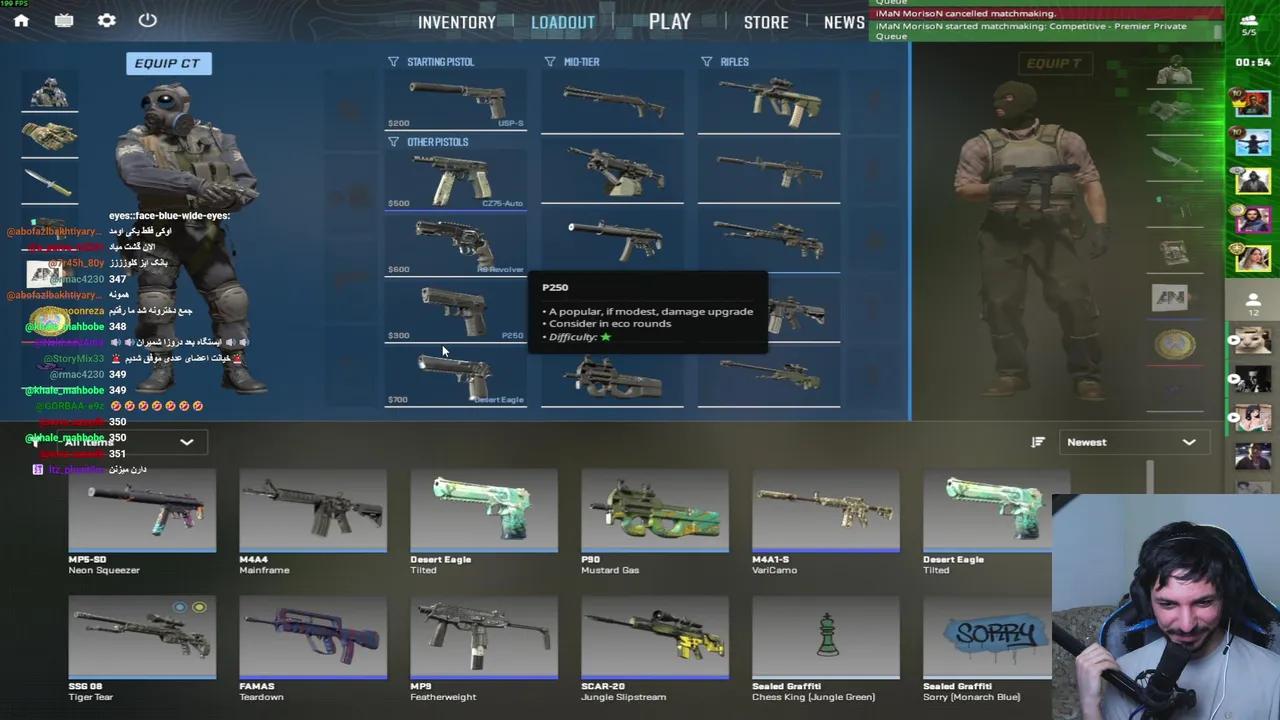The width and height of the screenshot is (1280, 720).
Task: Toggle CT equip indicator on SSG 08 Tiger Tear
Action: pos(179,607)
